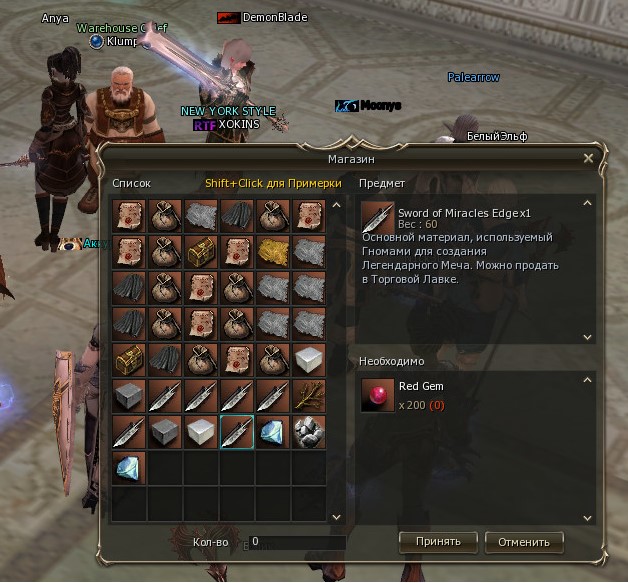Screen dimensions: 628x583
Task: Click the sword icon in the Предмет panel
Action: click(x=377, y=217)
